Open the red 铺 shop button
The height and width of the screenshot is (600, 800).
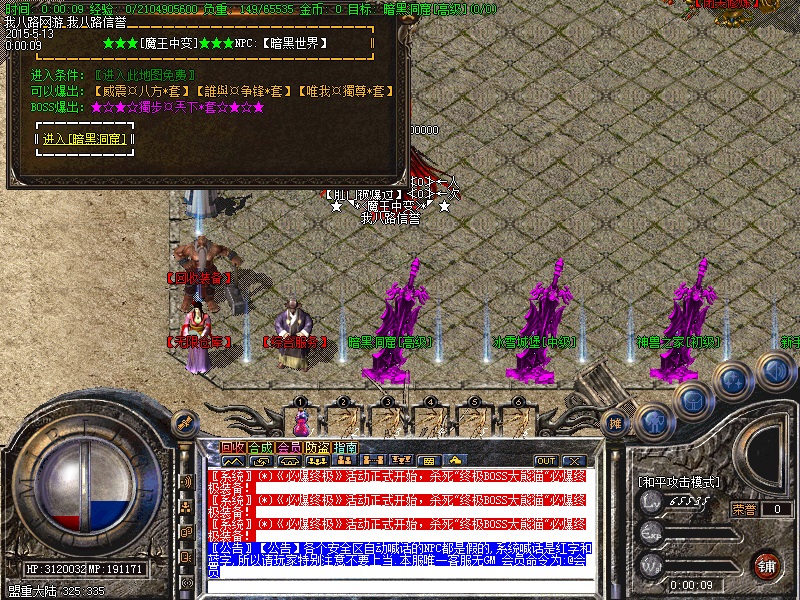coord(766,564)
